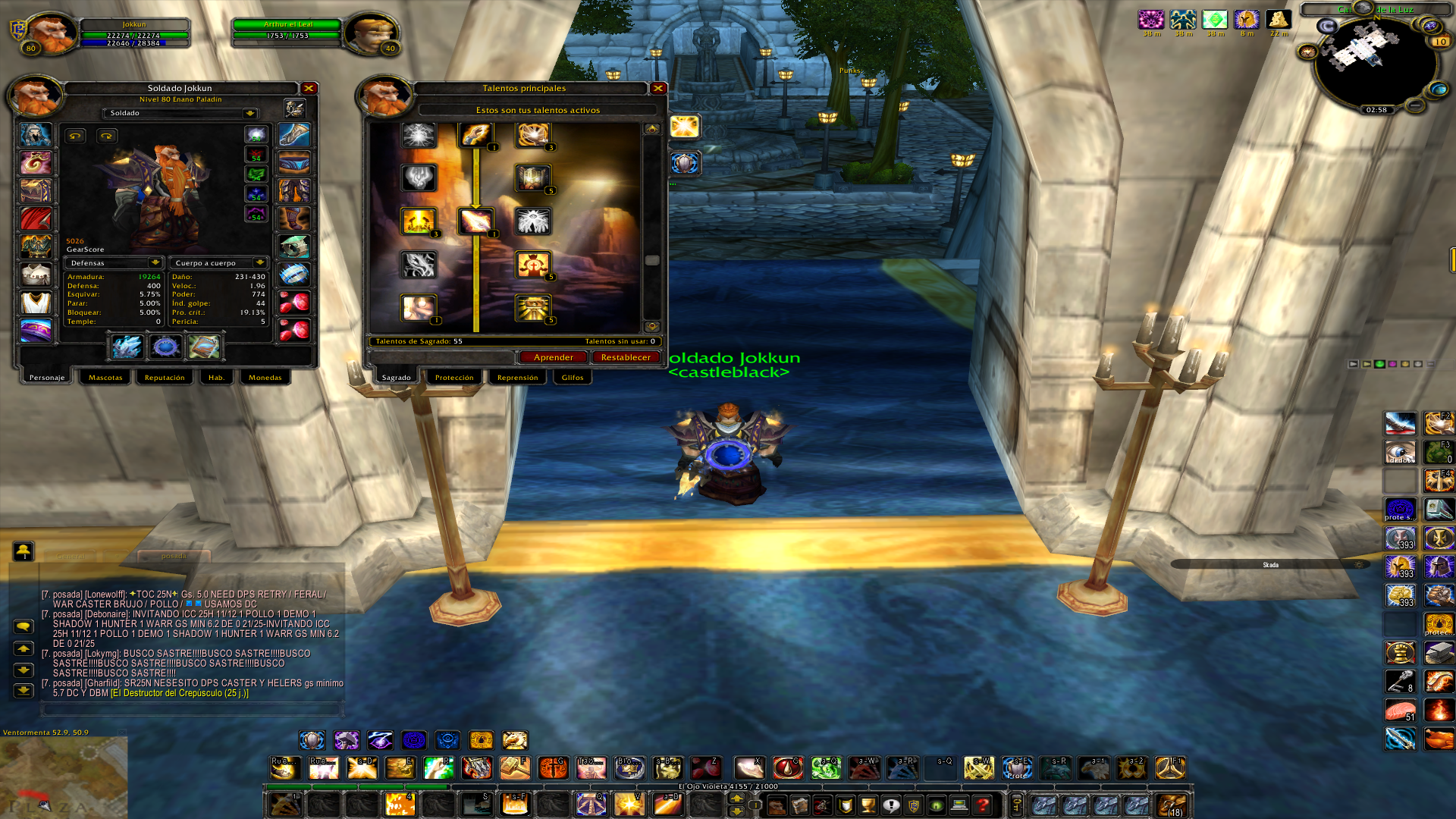Switch to the Protección talent tab
Screen dimensions: 1456x819
(x=453, y=378)
